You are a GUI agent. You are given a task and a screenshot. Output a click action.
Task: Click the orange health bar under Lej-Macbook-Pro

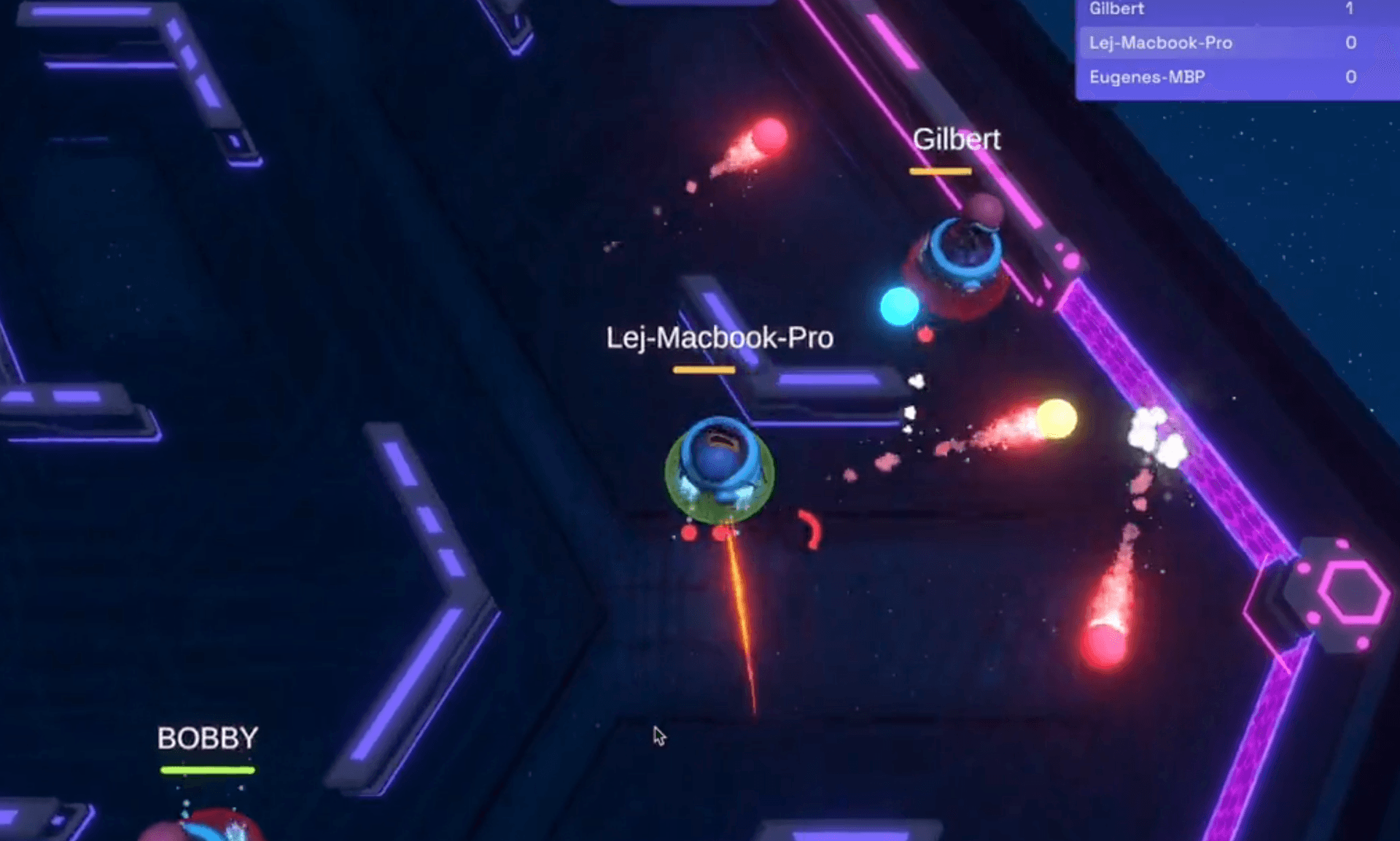pyautogui.click(x=704, y=371)
